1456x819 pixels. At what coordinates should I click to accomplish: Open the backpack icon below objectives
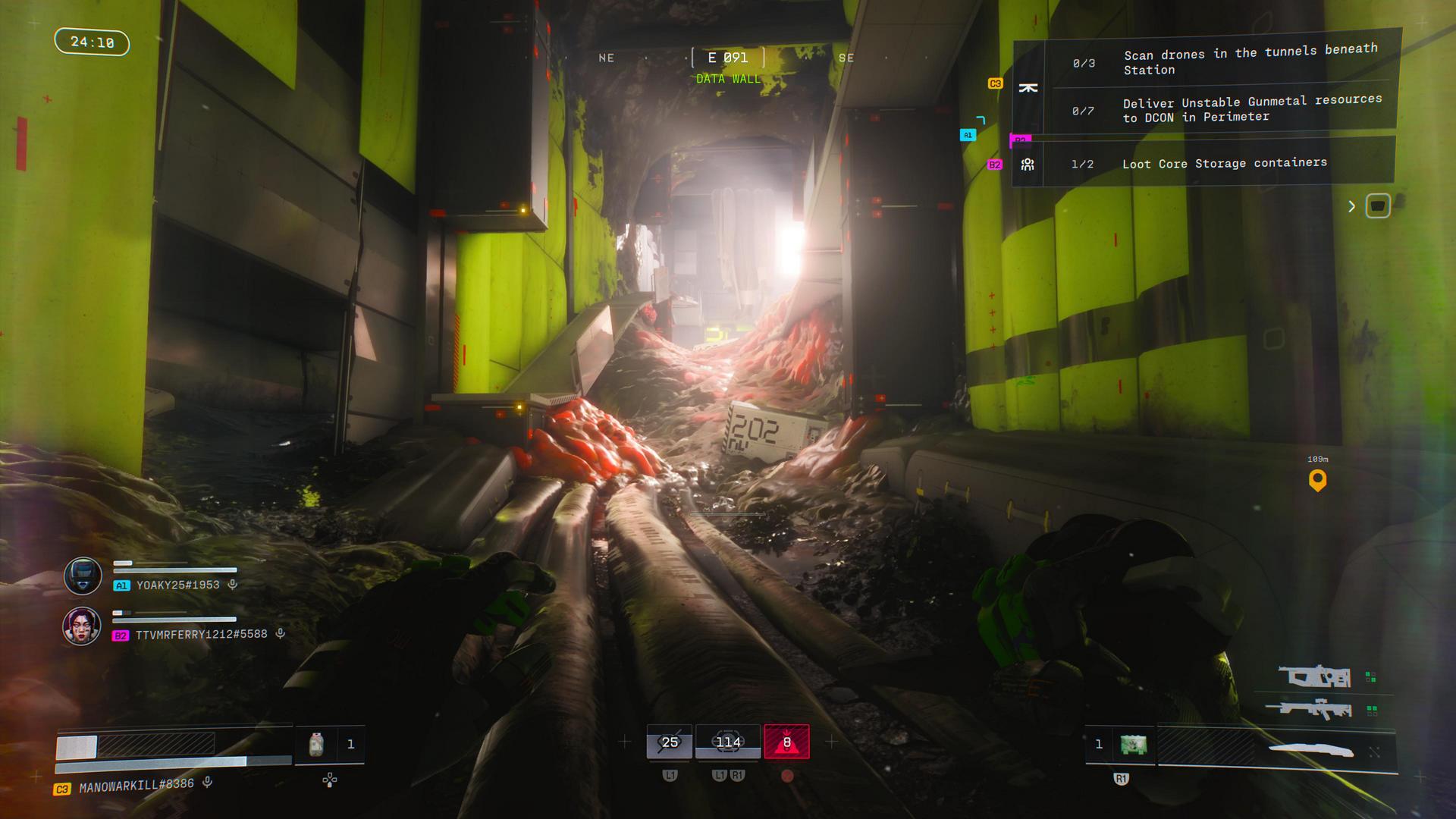pyautogui.click(x=1377, y=206)
